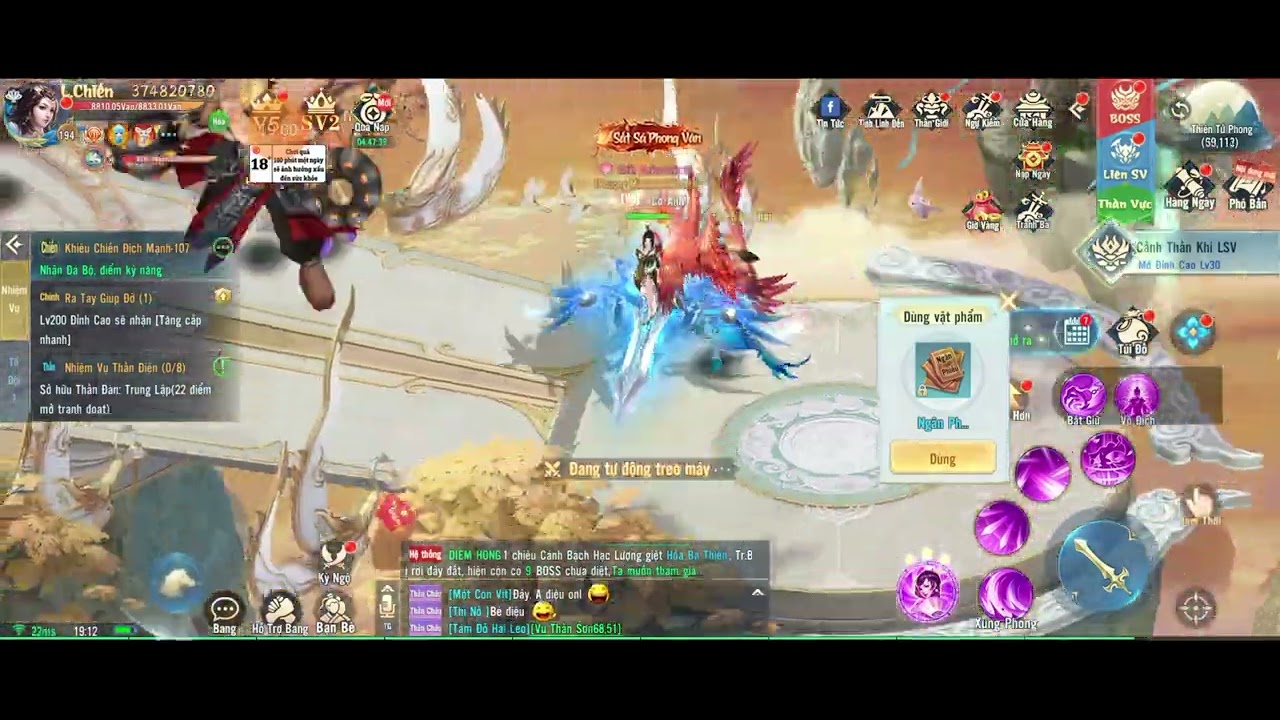Open the Ngự Kiếm menu
1280x720 pixels.
coord(982,108)
